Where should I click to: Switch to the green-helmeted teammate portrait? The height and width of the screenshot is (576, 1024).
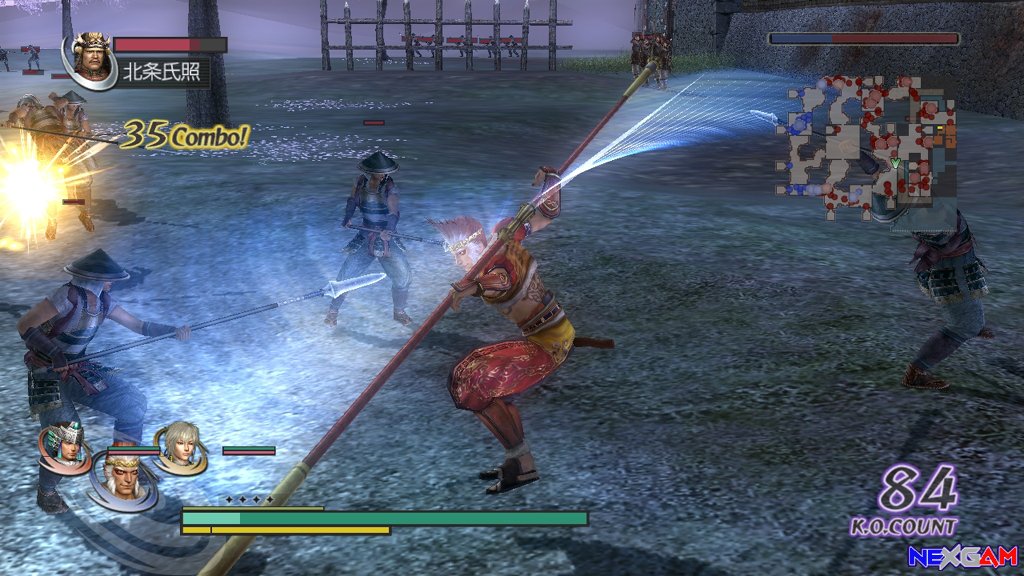click(65, 446)
